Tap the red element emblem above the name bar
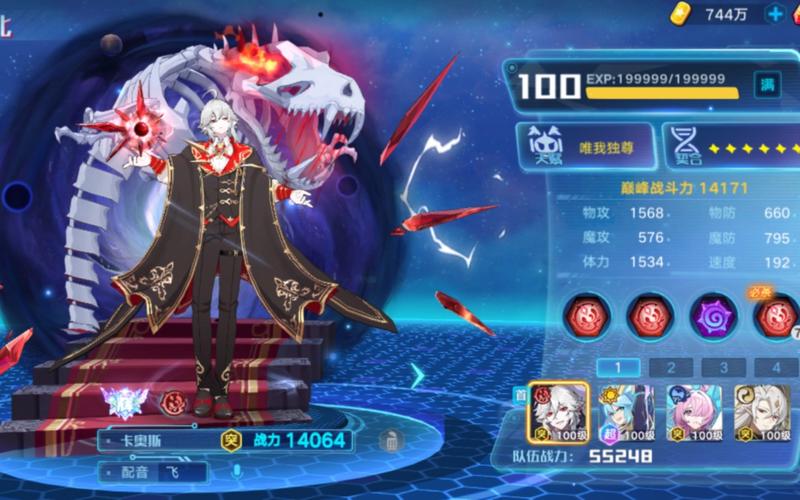800x500 pixels. [x=173, y=402]
